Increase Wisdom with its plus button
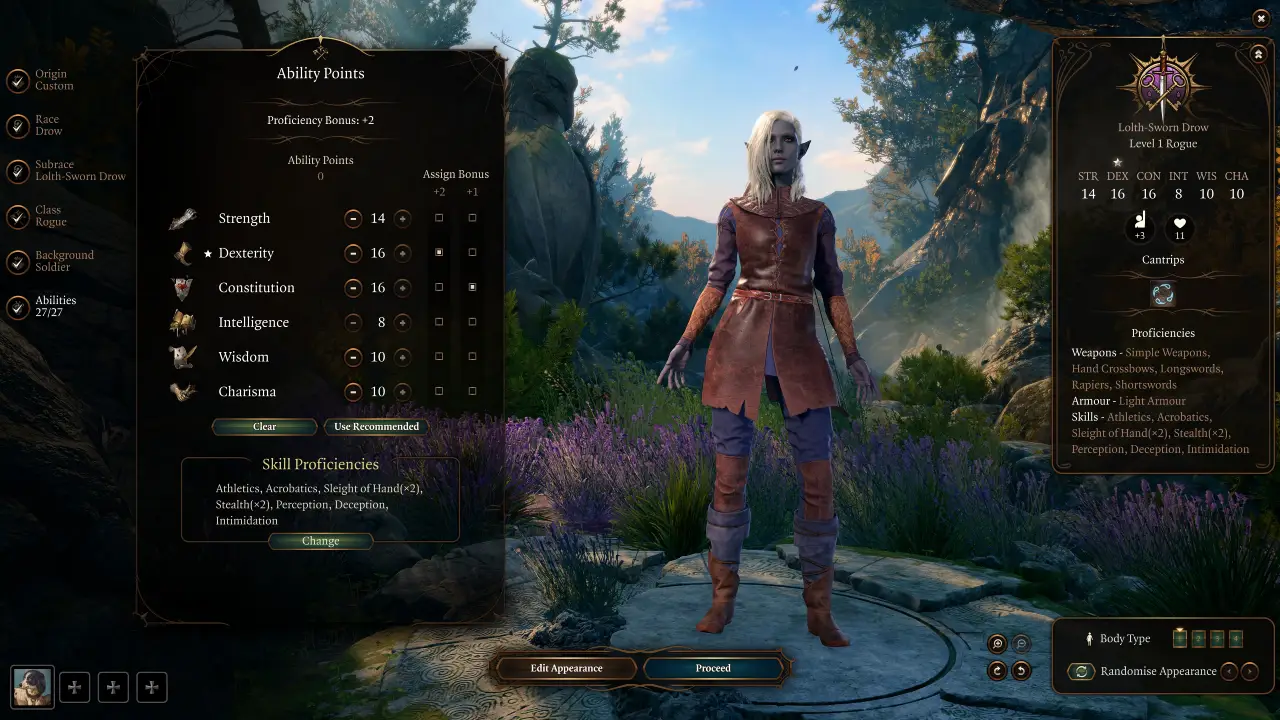This screenshot has width=1280, height=720. (403, 356)
